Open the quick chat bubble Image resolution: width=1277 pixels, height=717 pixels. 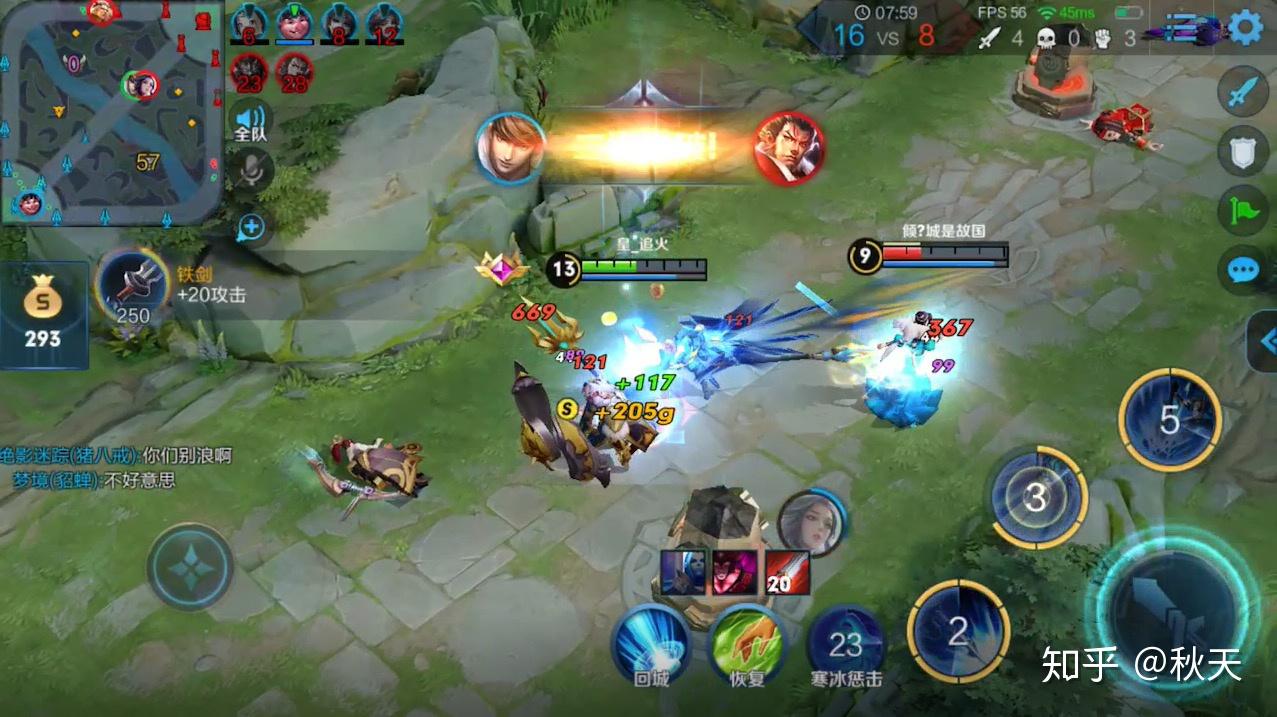1243,270
